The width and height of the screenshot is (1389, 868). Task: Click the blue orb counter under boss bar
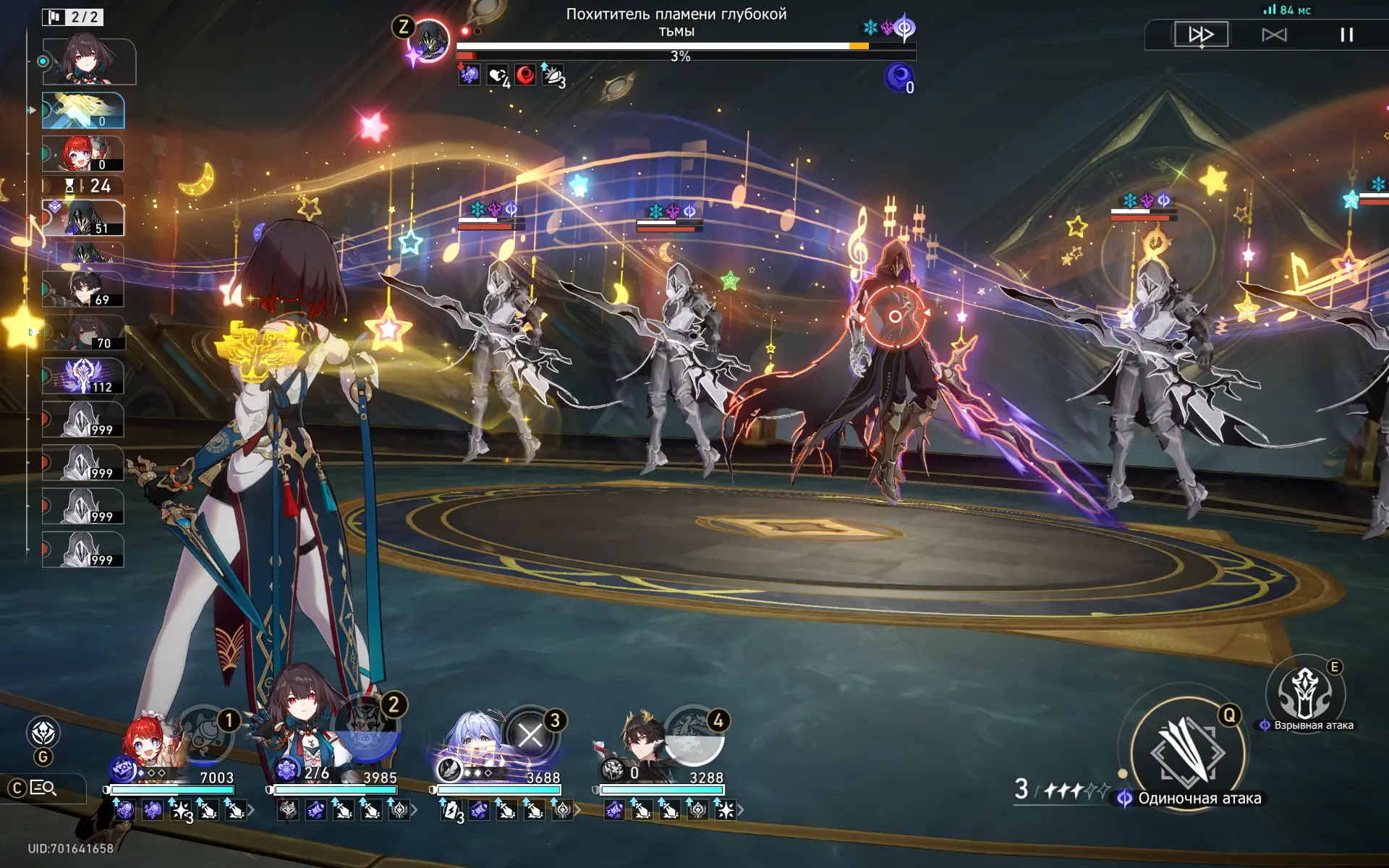899,77
